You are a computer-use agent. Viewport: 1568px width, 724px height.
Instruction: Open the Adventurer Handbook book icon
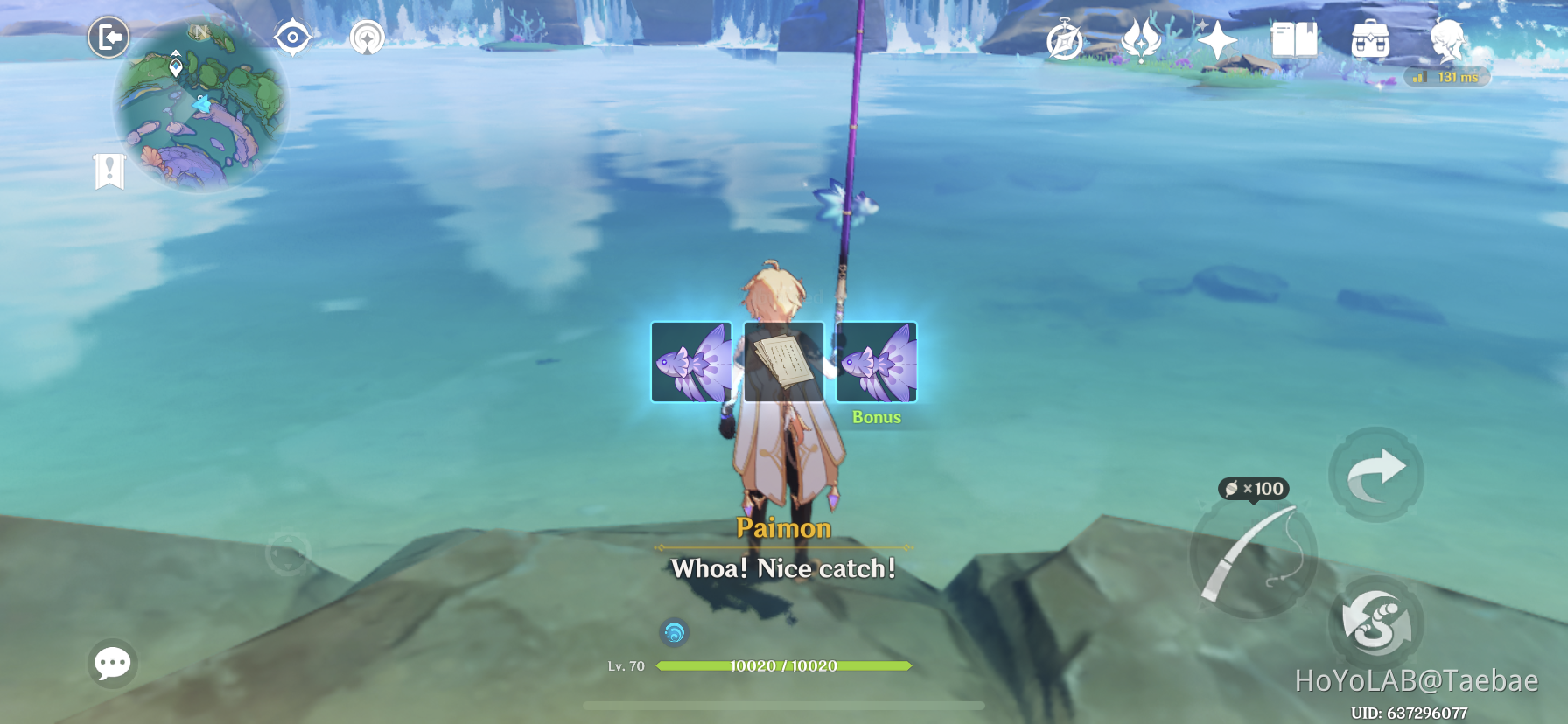tap(1295, 38)
